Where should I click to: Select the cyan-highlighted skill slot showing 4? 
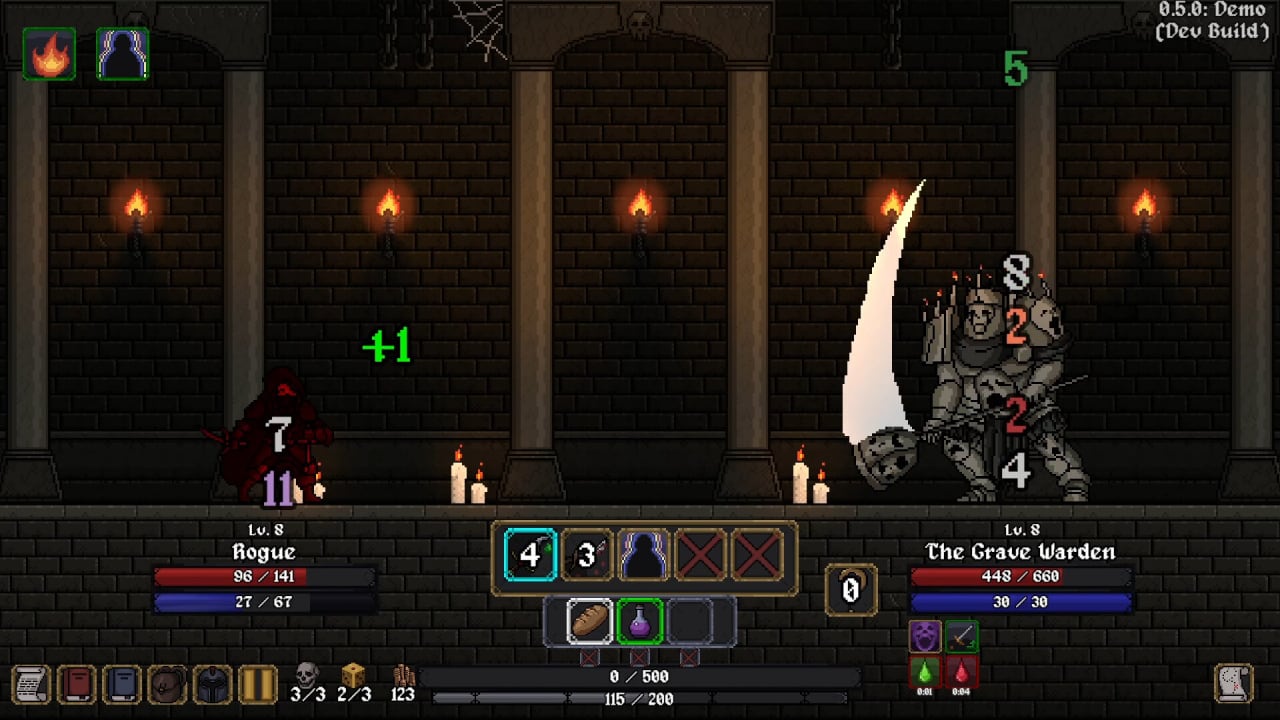click(x=530, y=556)
